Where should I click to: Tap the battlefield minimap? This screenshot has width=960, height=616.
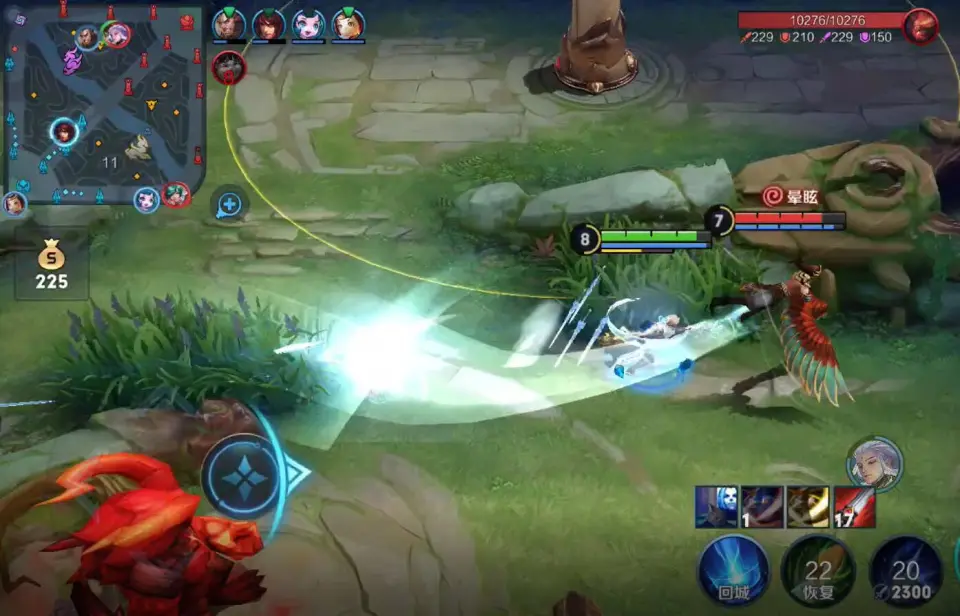(105, 100)
